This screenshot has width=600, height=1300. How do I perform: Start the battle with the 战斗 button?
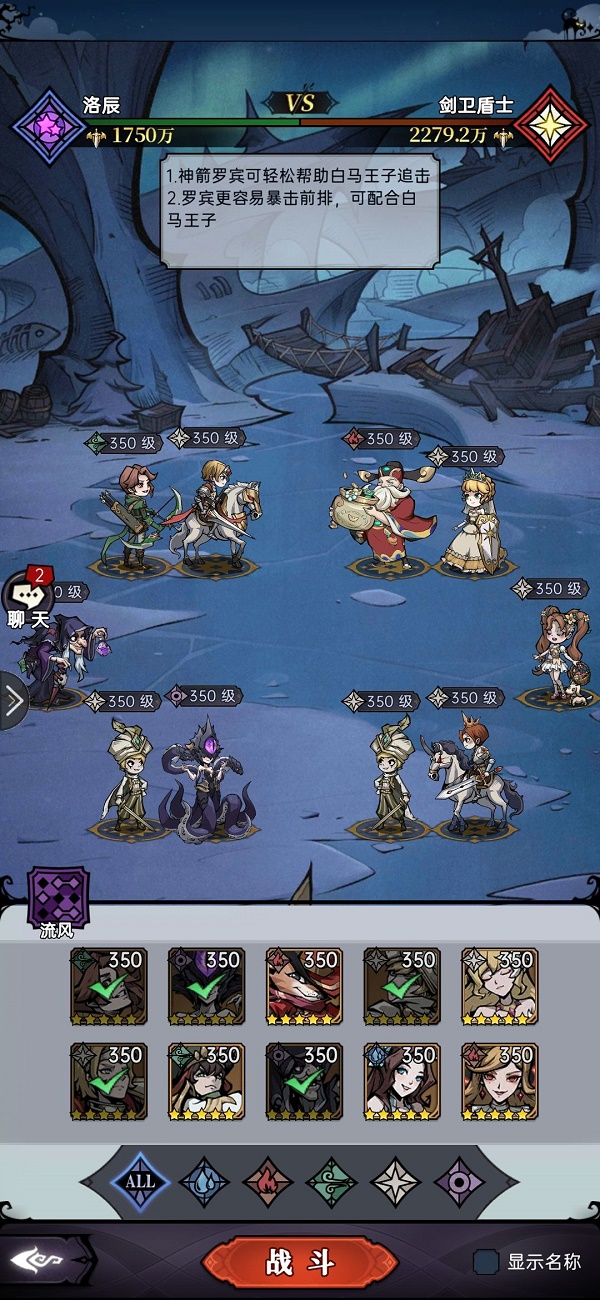300,1262
